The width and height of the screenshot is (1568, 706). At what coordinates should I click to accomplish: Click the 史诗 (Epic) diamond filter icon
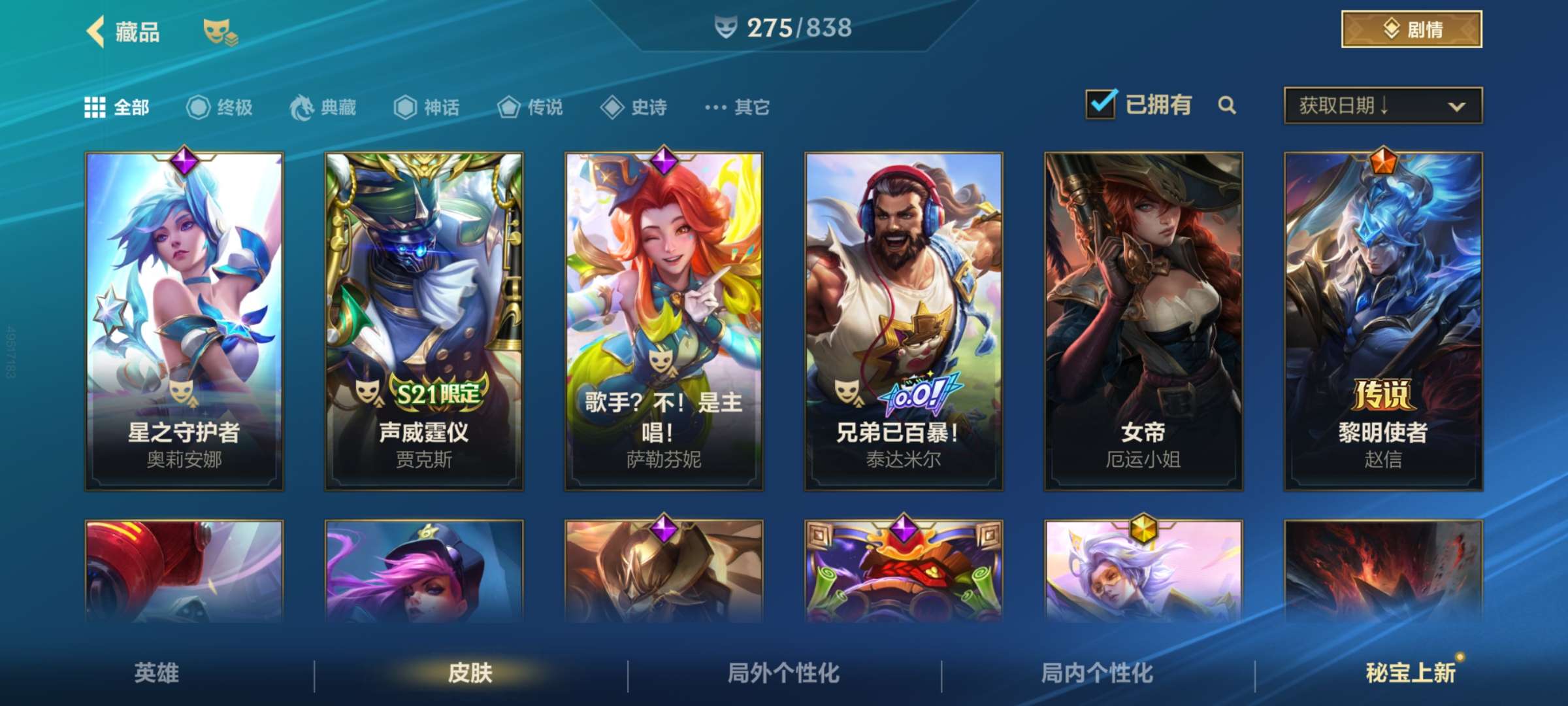pos(611,108)
